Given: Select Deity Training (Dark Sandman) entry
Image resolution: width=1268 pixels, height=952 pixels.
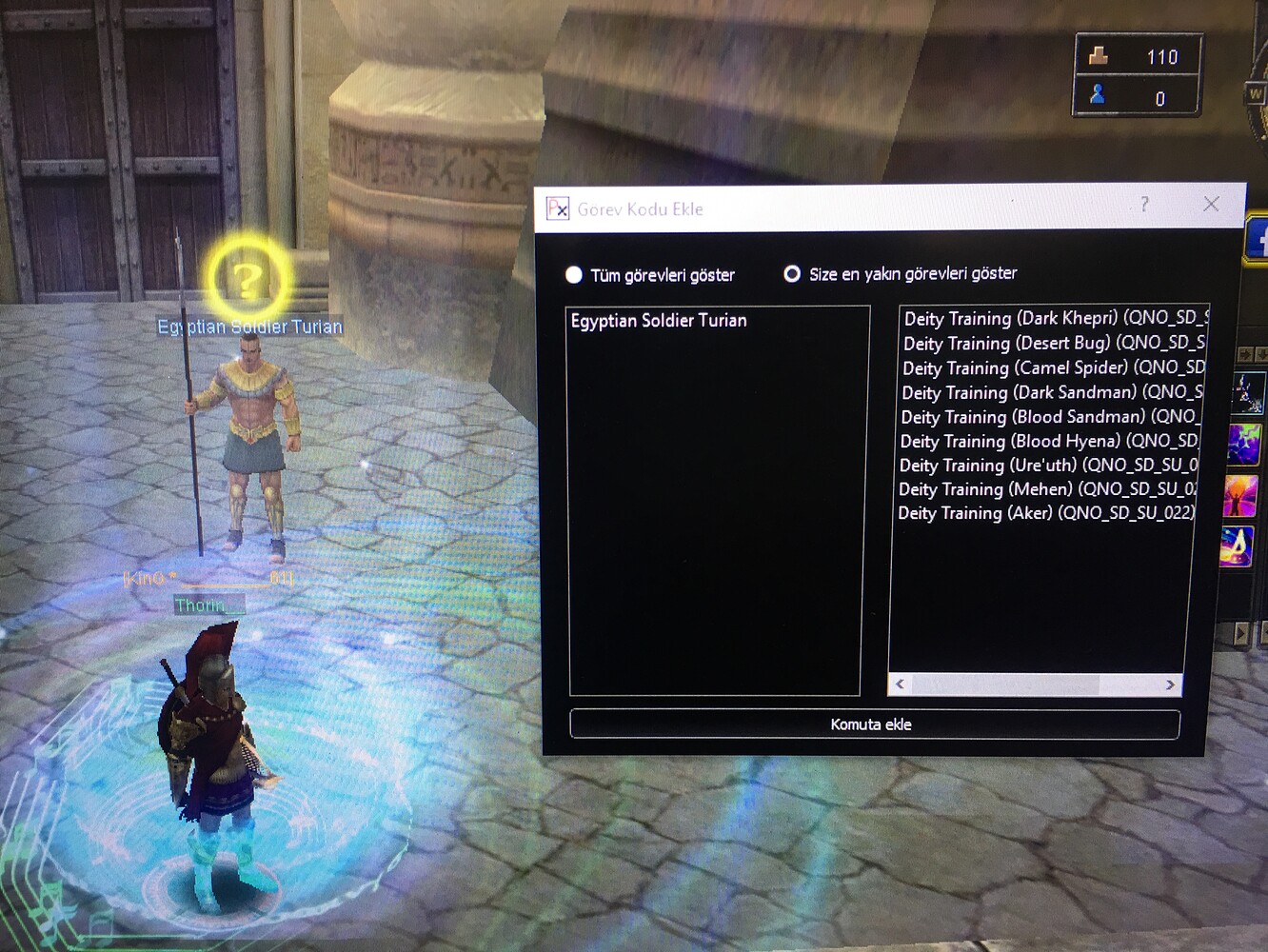Looking at the screenshot, I should tap(1049, 392).
